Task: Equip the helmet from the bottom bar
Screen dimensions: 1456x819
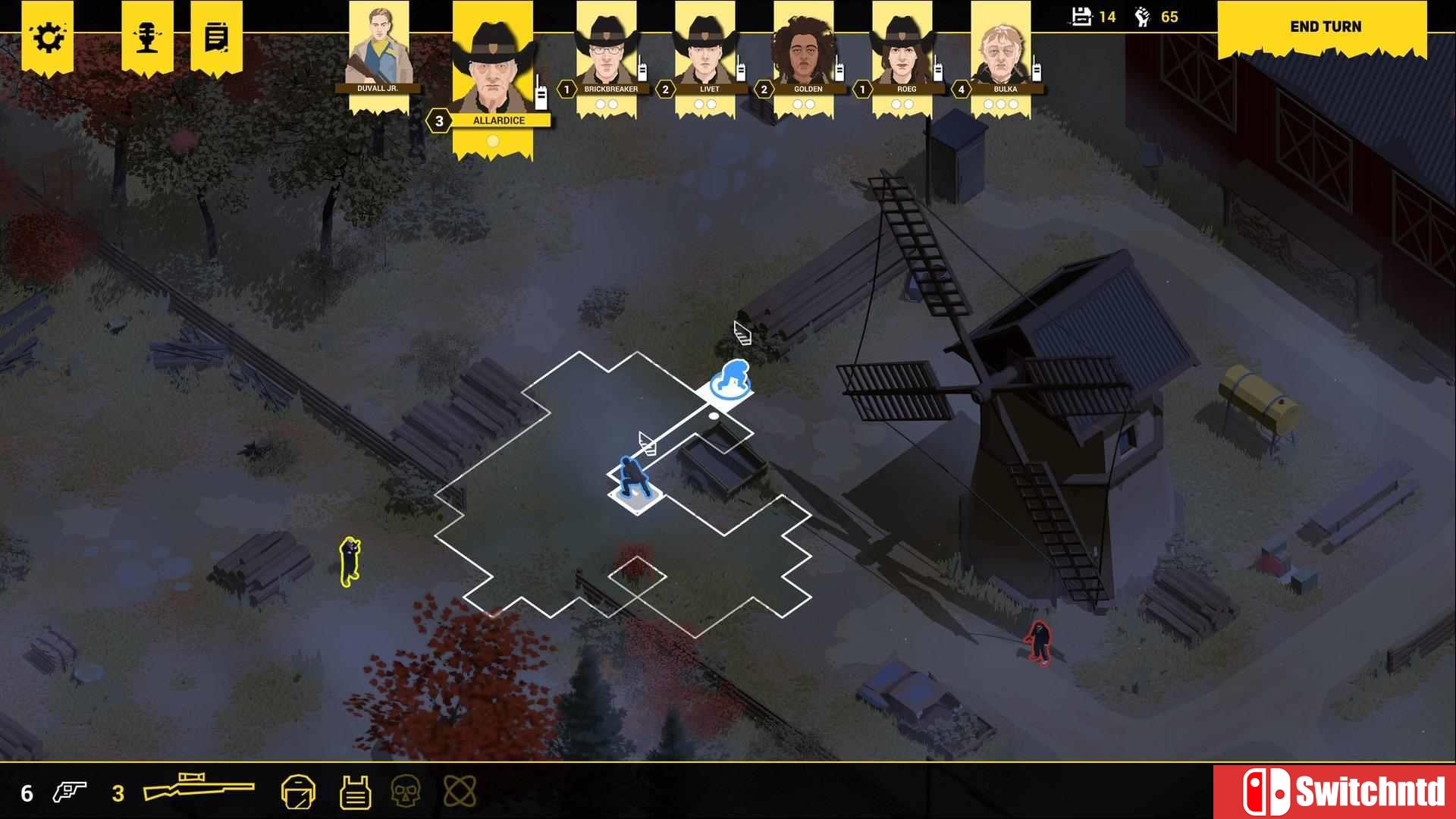Action: click(x=300, y=791)
